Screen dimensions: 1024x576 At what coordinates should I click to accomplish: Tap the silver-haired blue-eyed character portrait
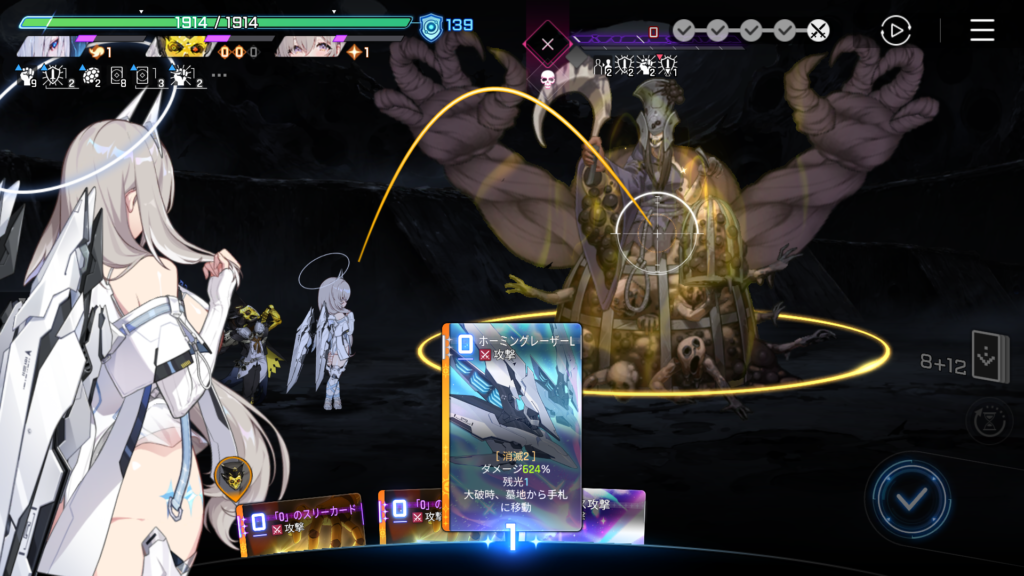[48, 46]
